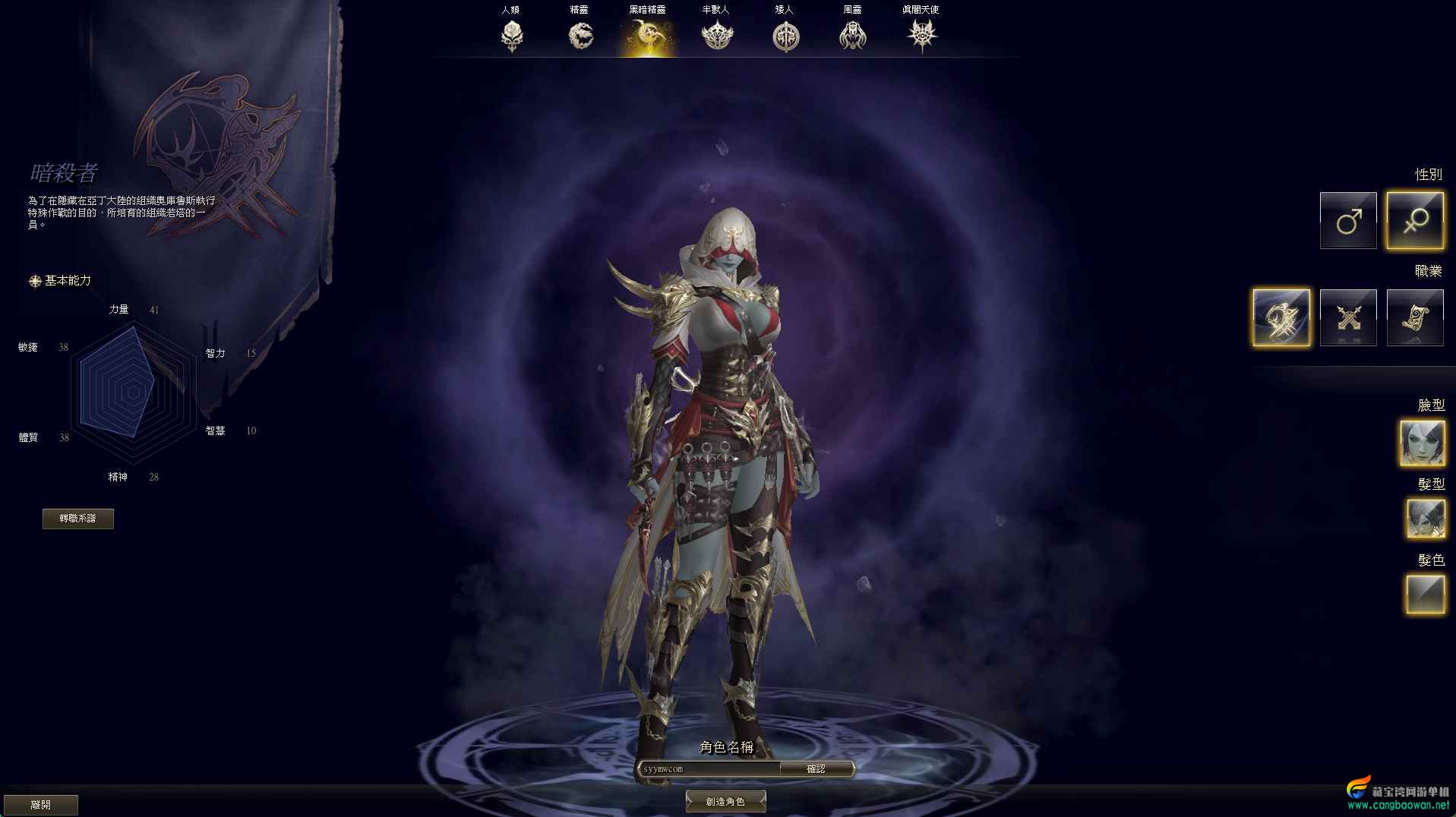Change the face type (臉型) portrait
This screenshot has width=1456, height=817.
pyautogui.click(x=1422, y=443)
